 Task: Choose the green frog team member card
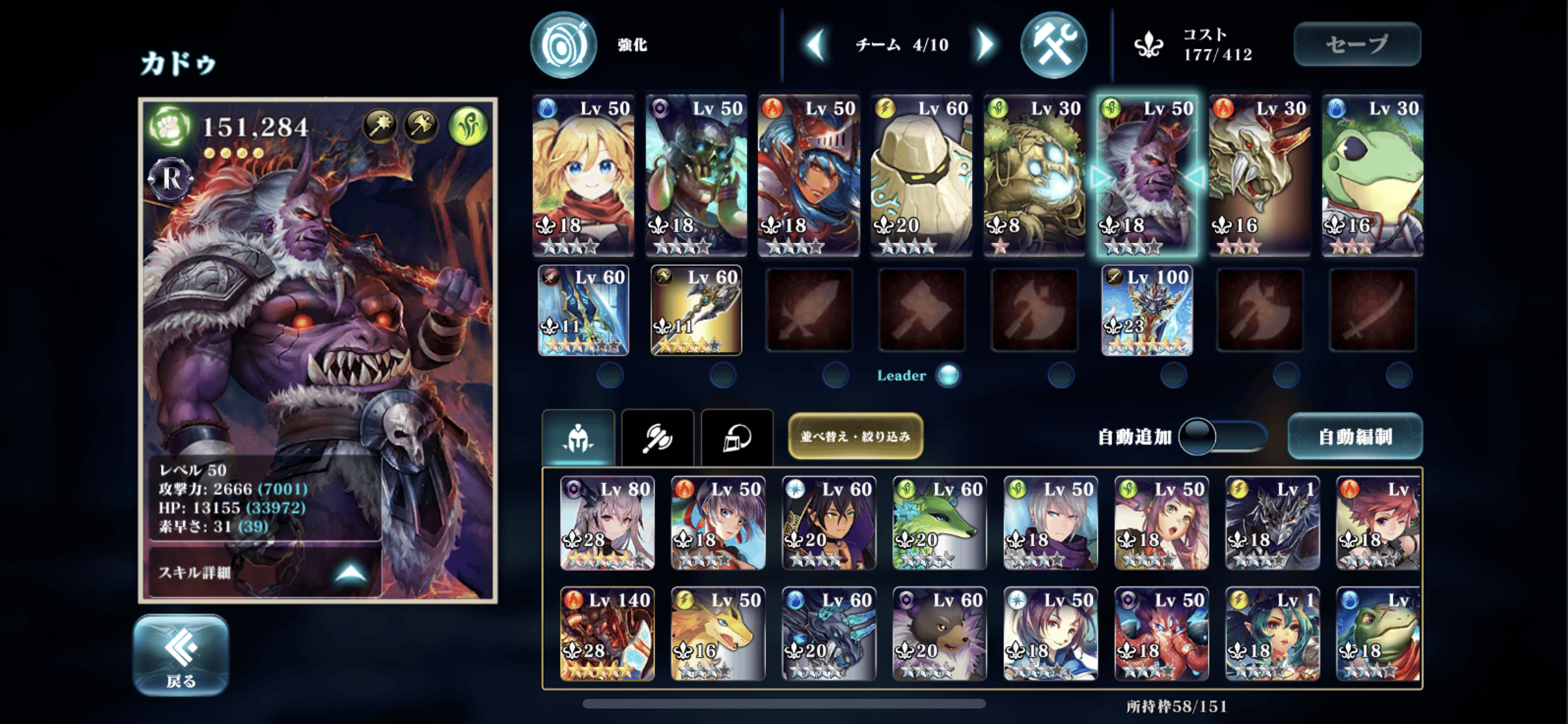pos(1372,175)
